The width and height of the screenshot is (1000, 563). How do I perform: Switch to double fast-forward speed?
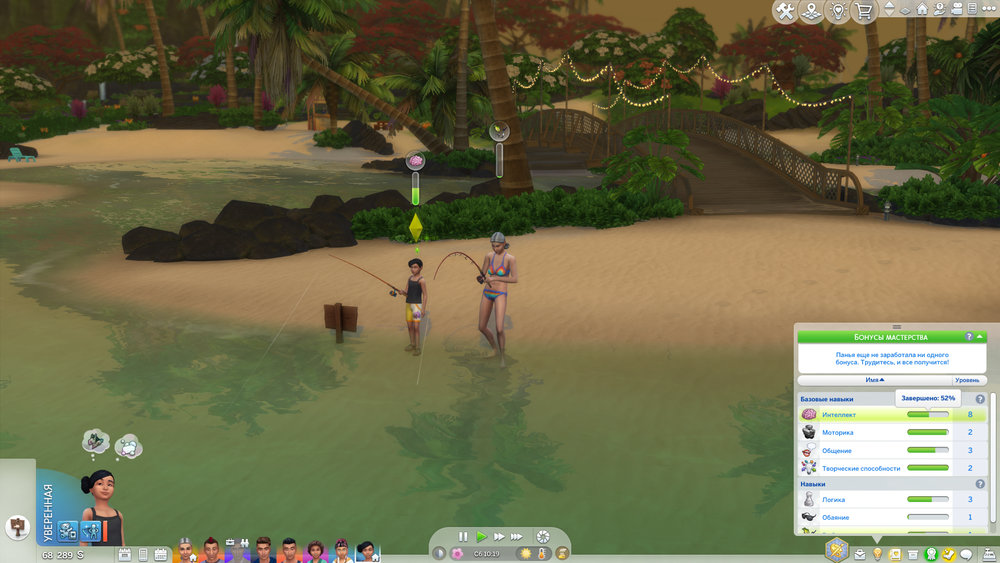499,537
